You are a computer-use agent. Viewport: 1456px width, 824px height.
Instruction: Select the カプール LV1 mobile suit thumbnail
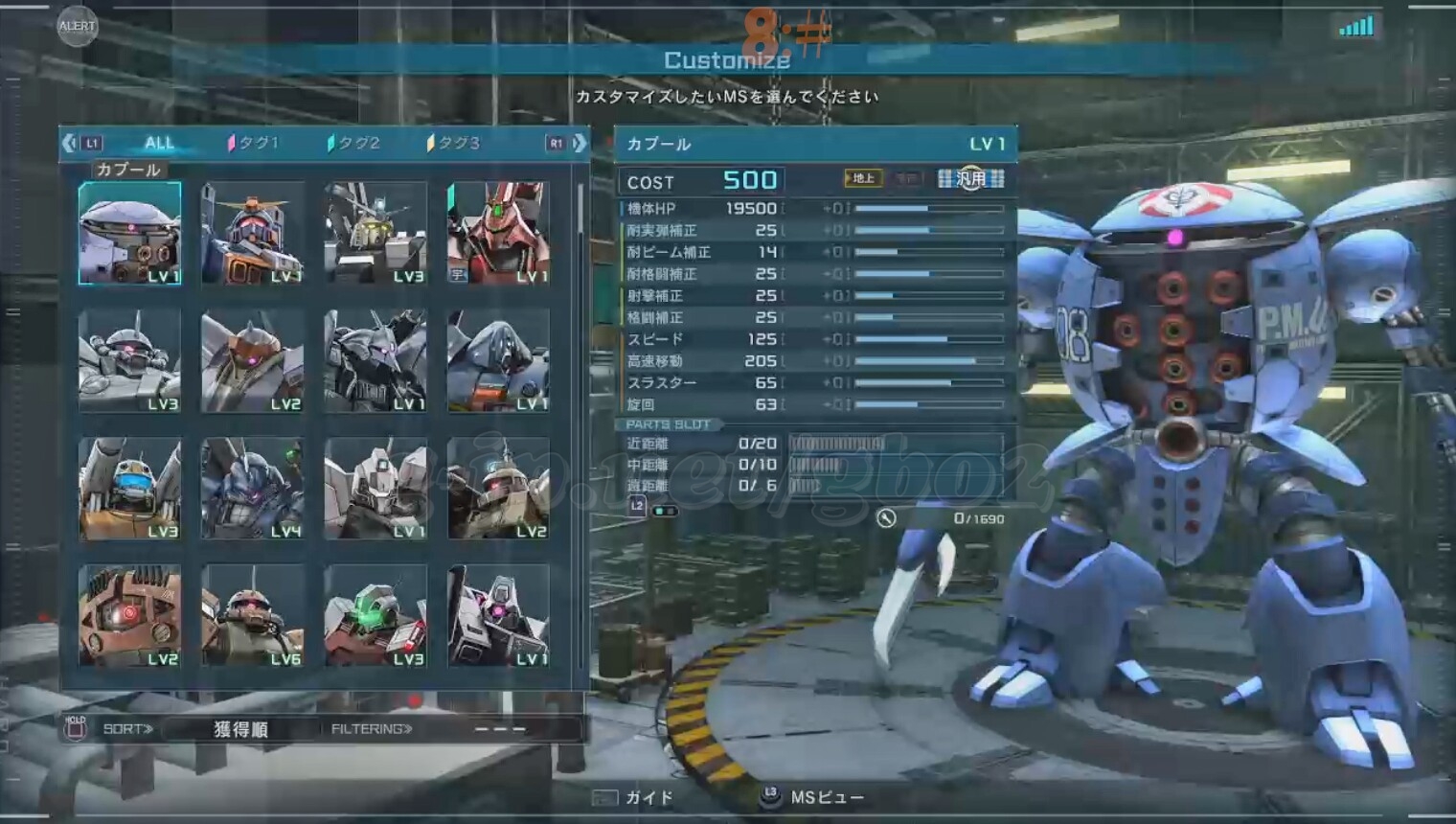pyautogui.click(x=130, y=234)
